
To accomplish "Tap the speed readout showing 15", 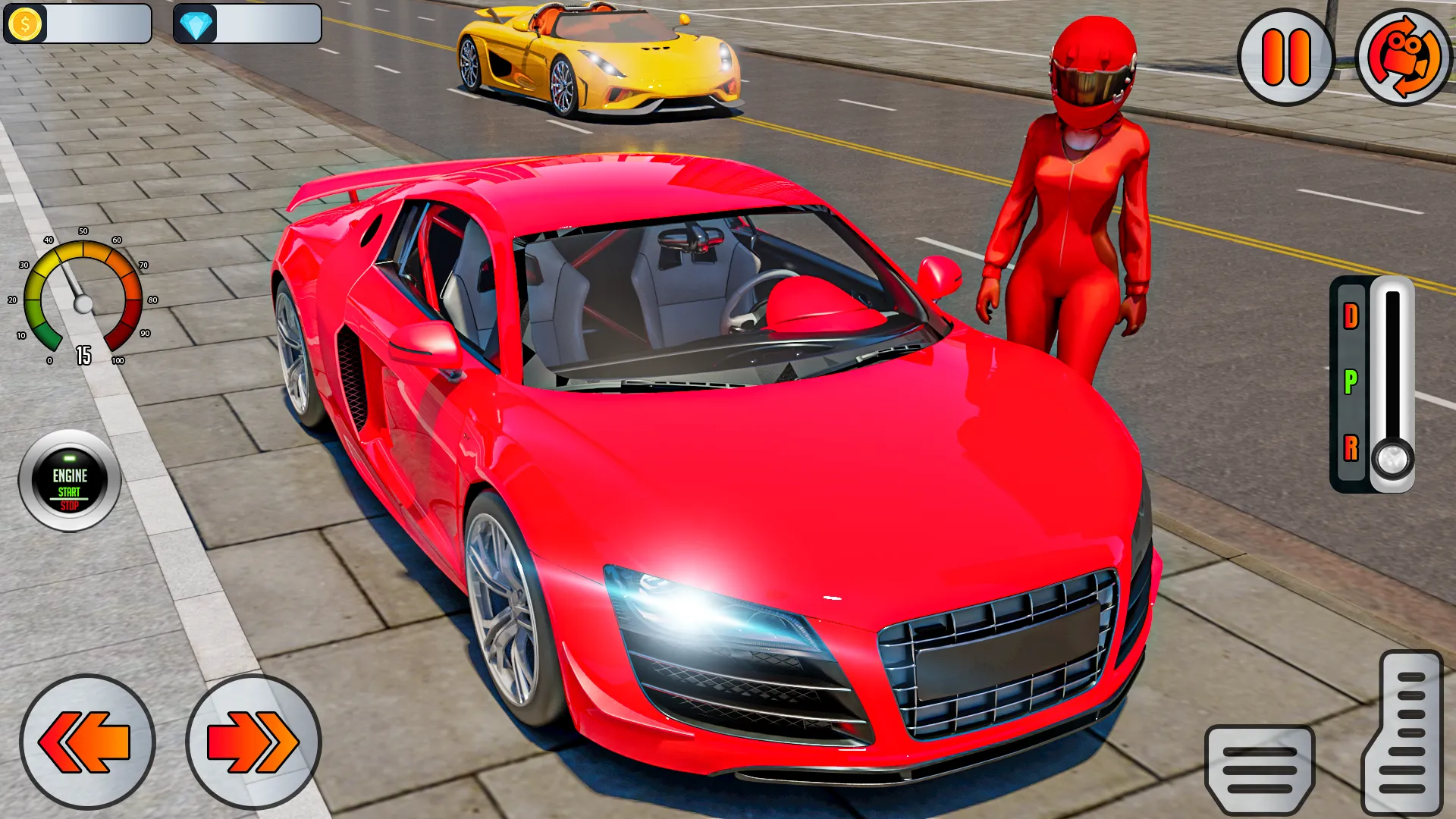I will coord(85,353).
